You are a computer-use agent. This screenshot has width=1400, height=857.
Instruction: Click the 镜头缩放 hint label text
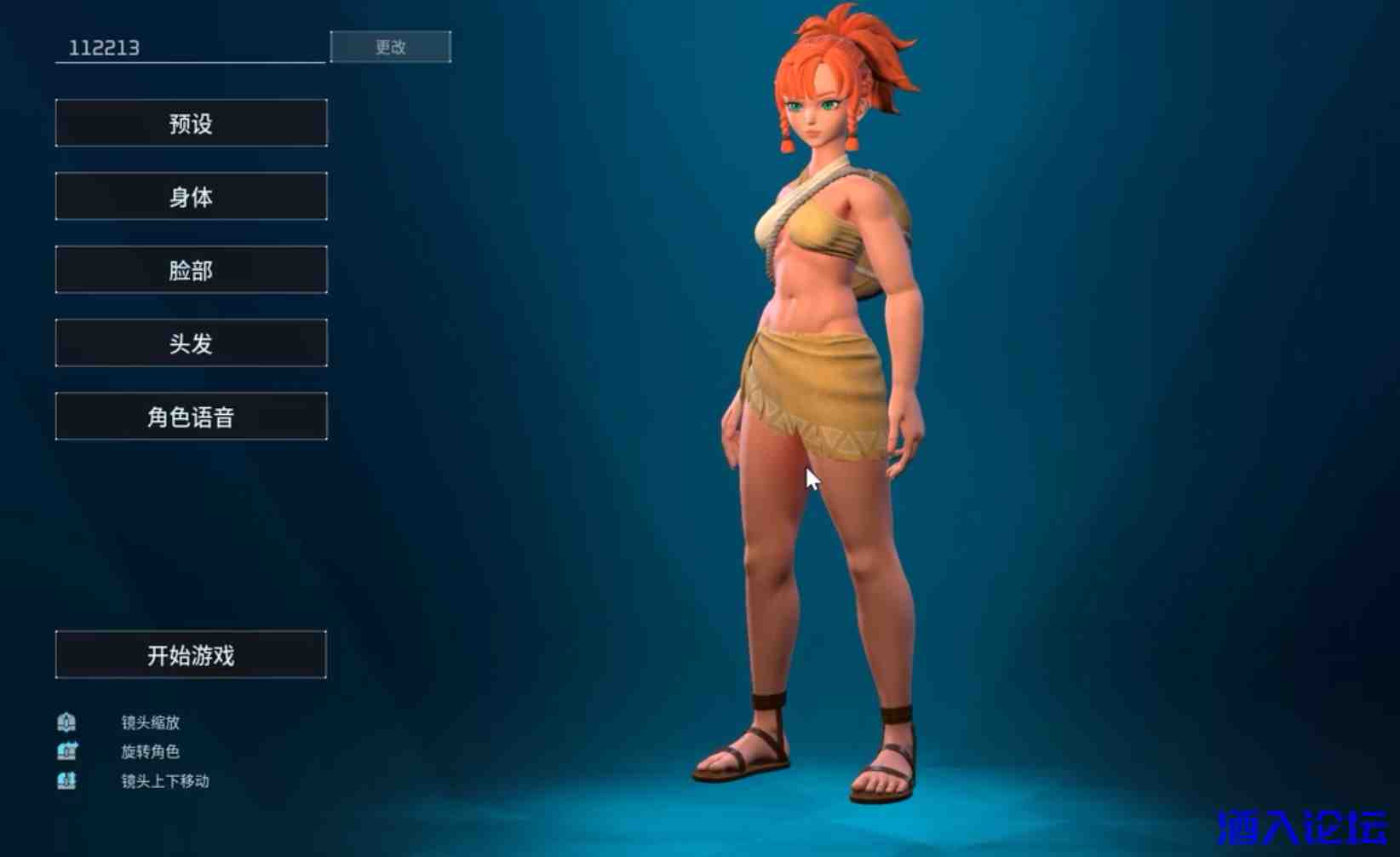(x=149, y=721)
